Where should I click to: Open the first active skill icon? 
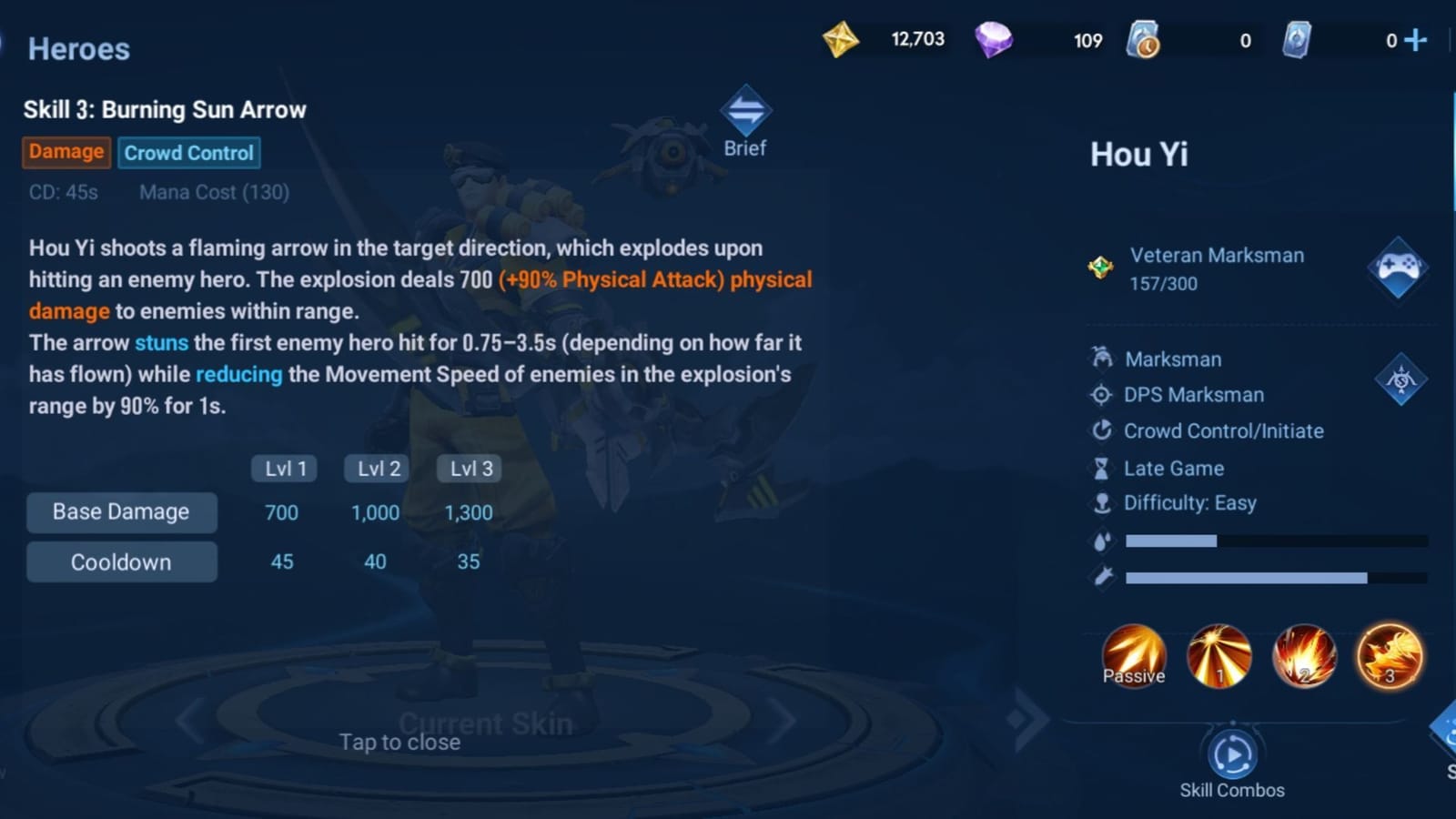(1219, 655)
